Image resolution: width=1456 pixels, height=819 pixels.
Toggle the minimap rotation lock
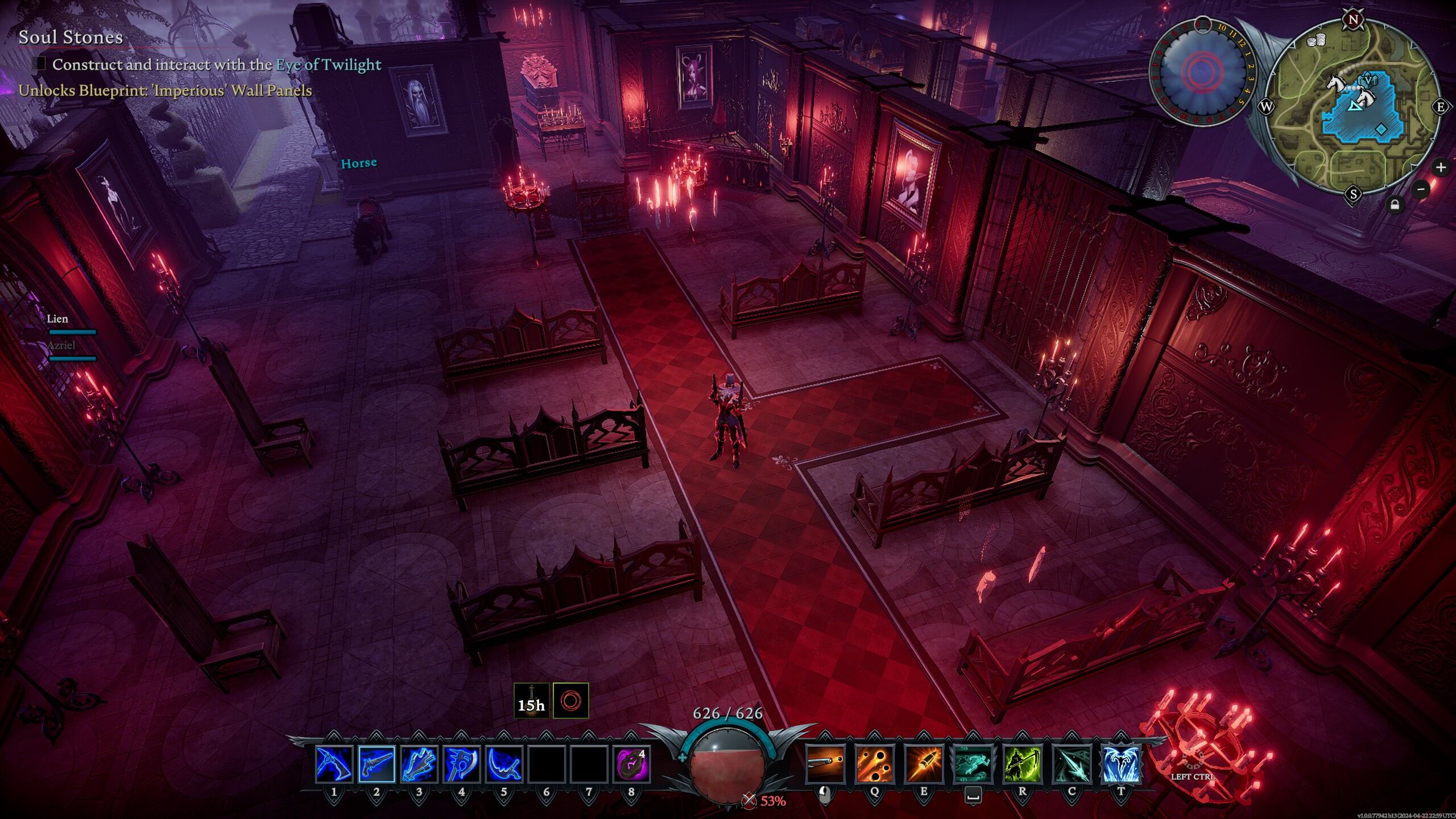pos(1394,205)
